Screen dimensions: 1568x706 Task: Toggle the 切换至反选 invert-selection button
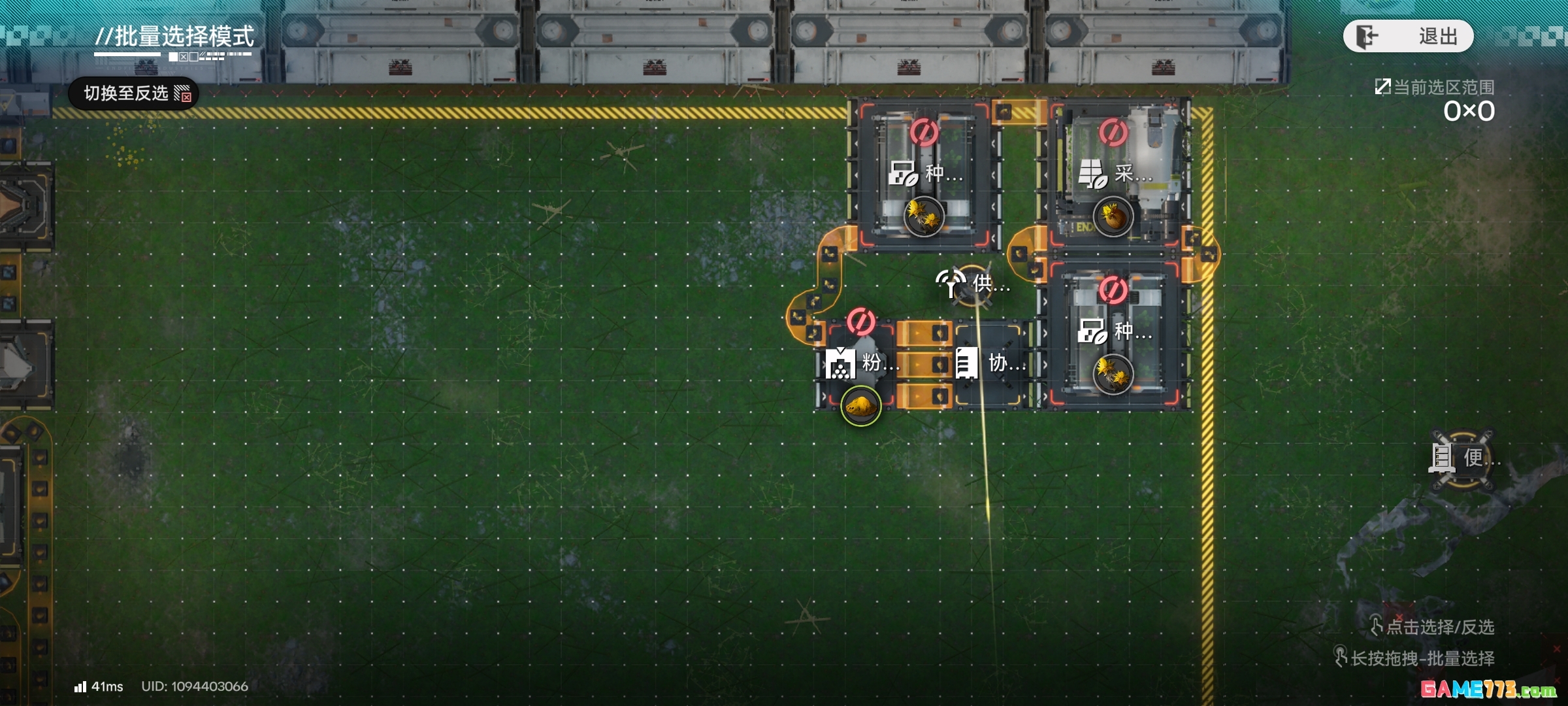pos(134,93)
